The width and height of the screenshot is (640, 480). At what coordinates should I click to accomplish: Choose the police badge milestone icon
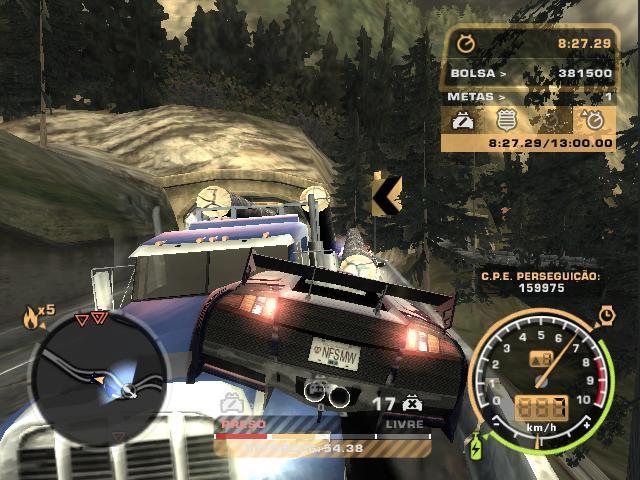point(506,121)
